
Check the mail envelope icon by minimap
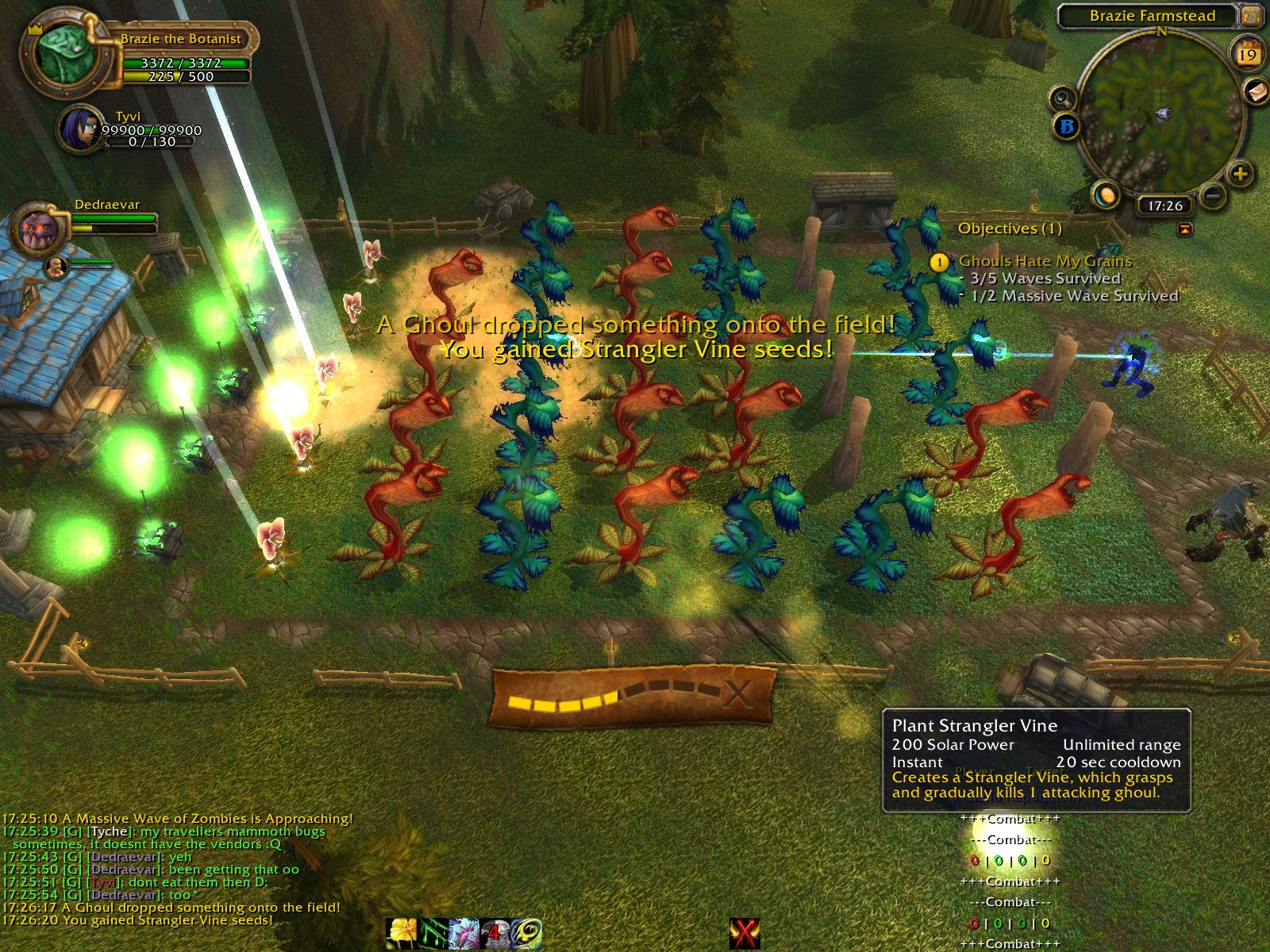1257,91
